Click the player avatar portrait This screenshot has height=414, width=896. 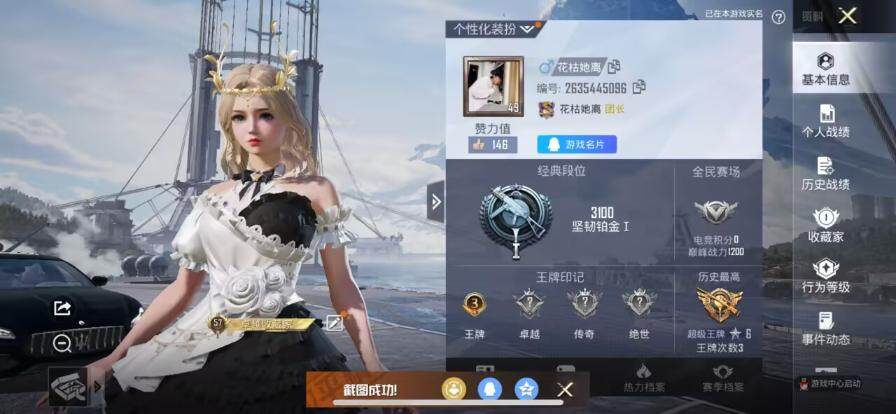[x=492, y=85]
